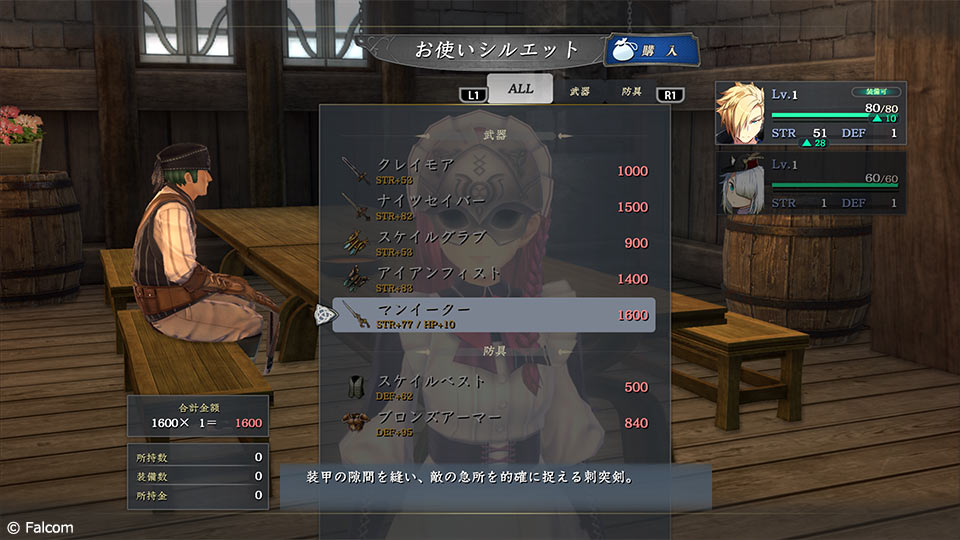
Task: Switch to the ALL tab
Action: [x=520, y=89]
